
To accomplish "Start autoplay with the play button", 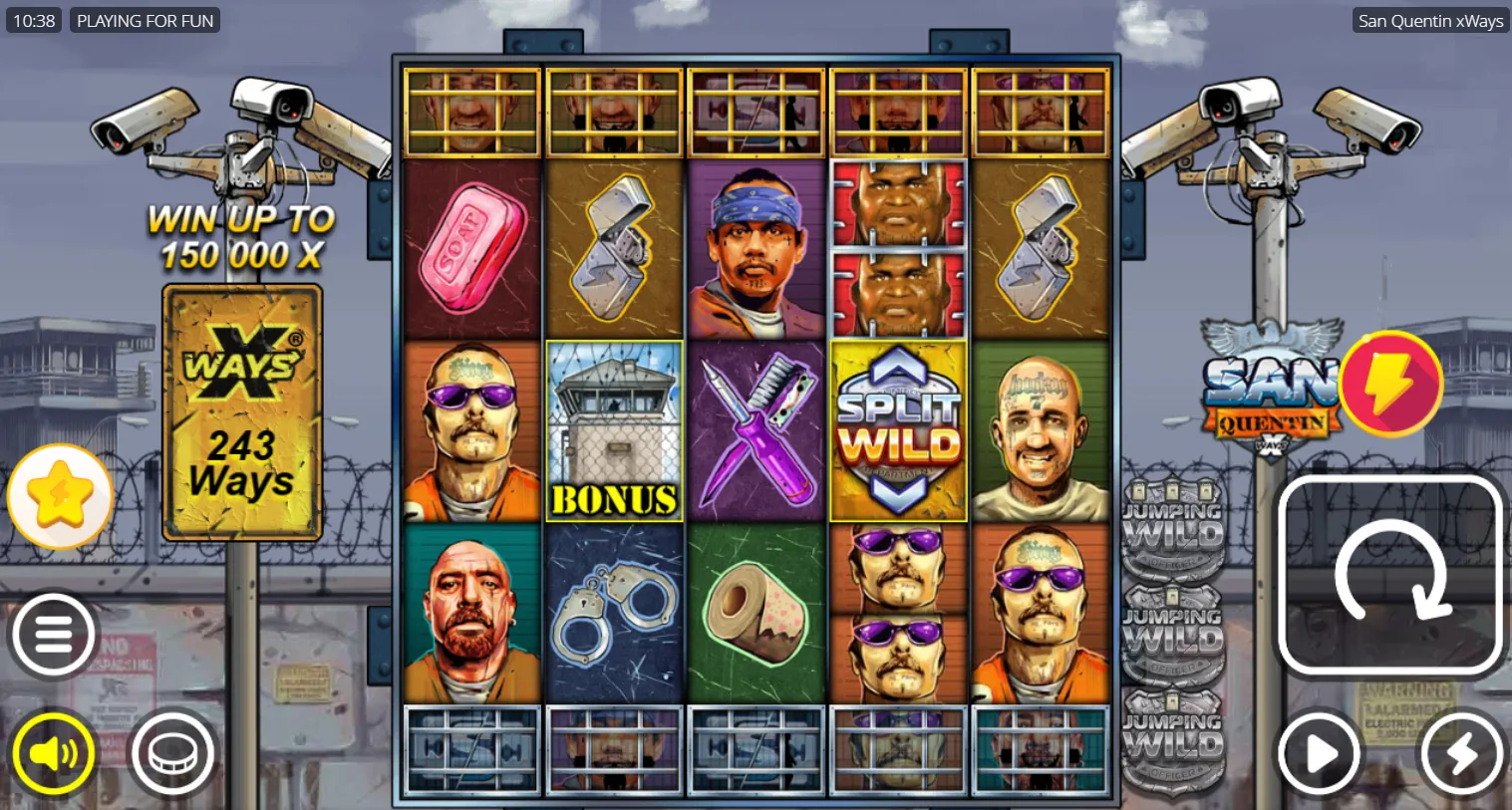I will point(1320,754).
